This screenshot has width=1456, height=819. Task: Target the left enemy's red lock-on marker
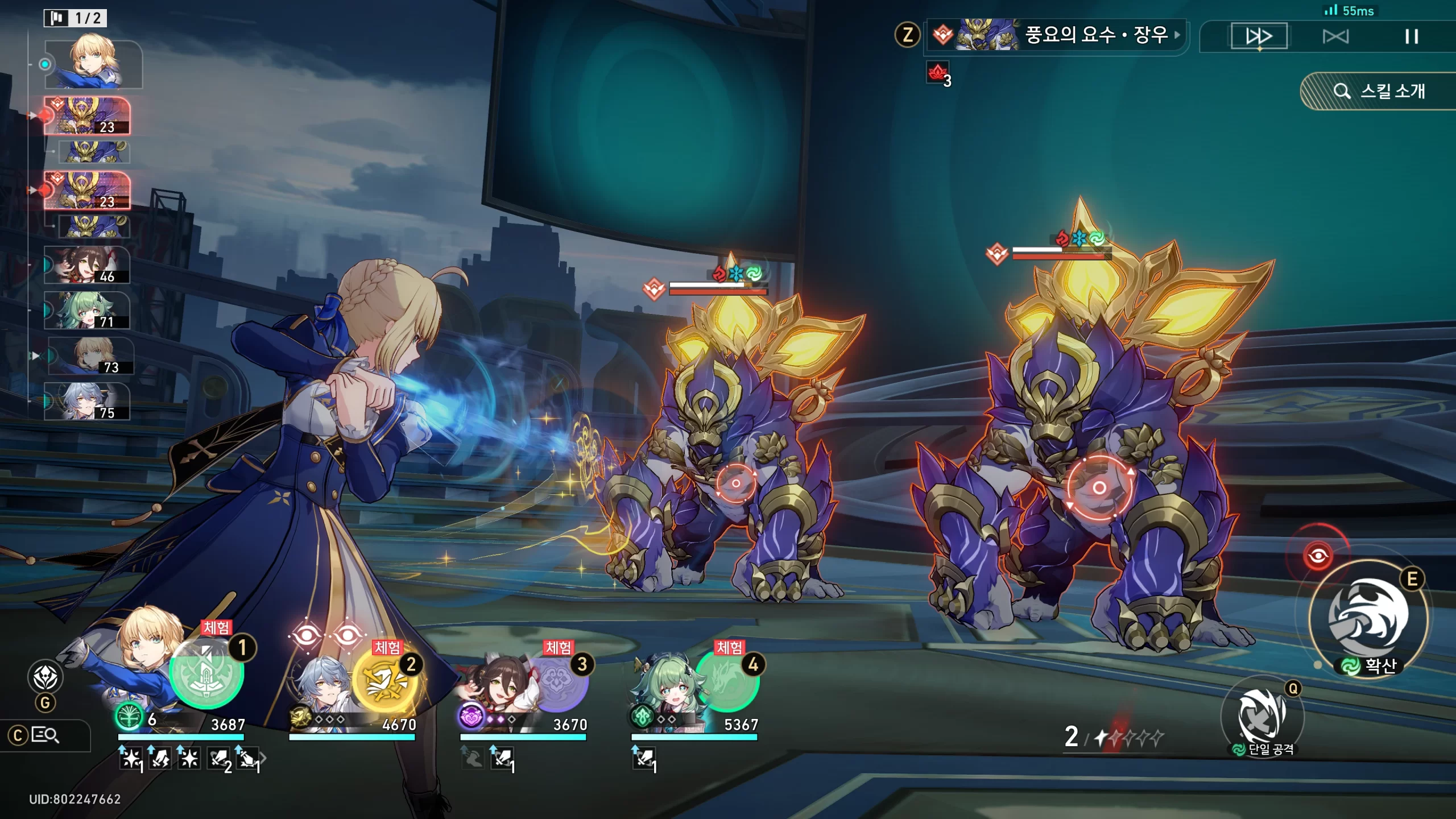coord(735,483)
